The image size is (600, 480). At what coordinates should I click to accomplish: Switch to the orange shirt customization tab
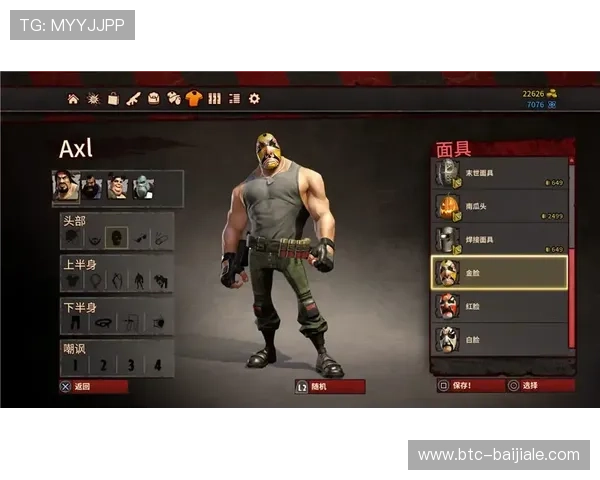click(x=194, y=99)
